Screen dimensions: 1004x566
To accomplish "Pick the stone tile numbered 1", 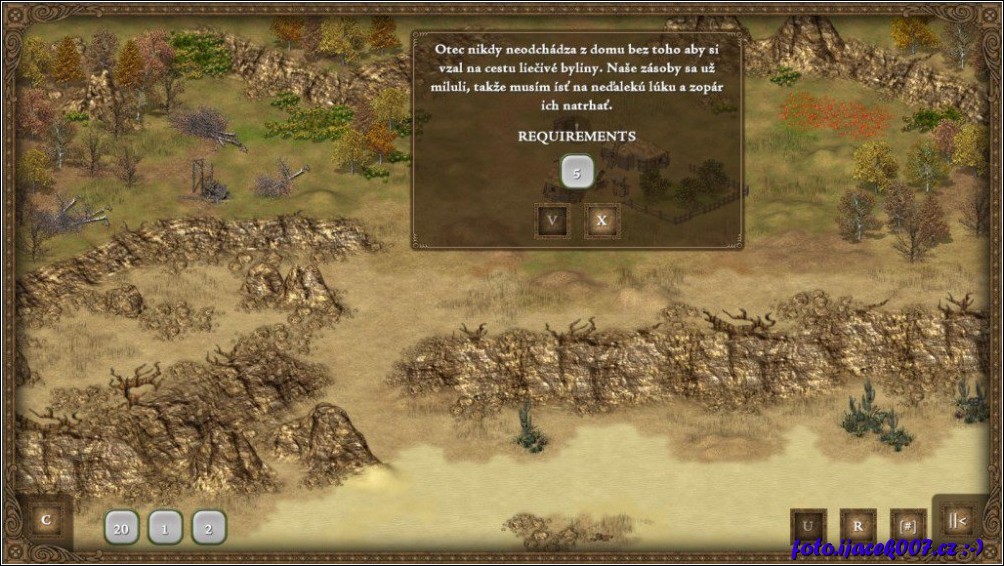I will coord(165,528).
